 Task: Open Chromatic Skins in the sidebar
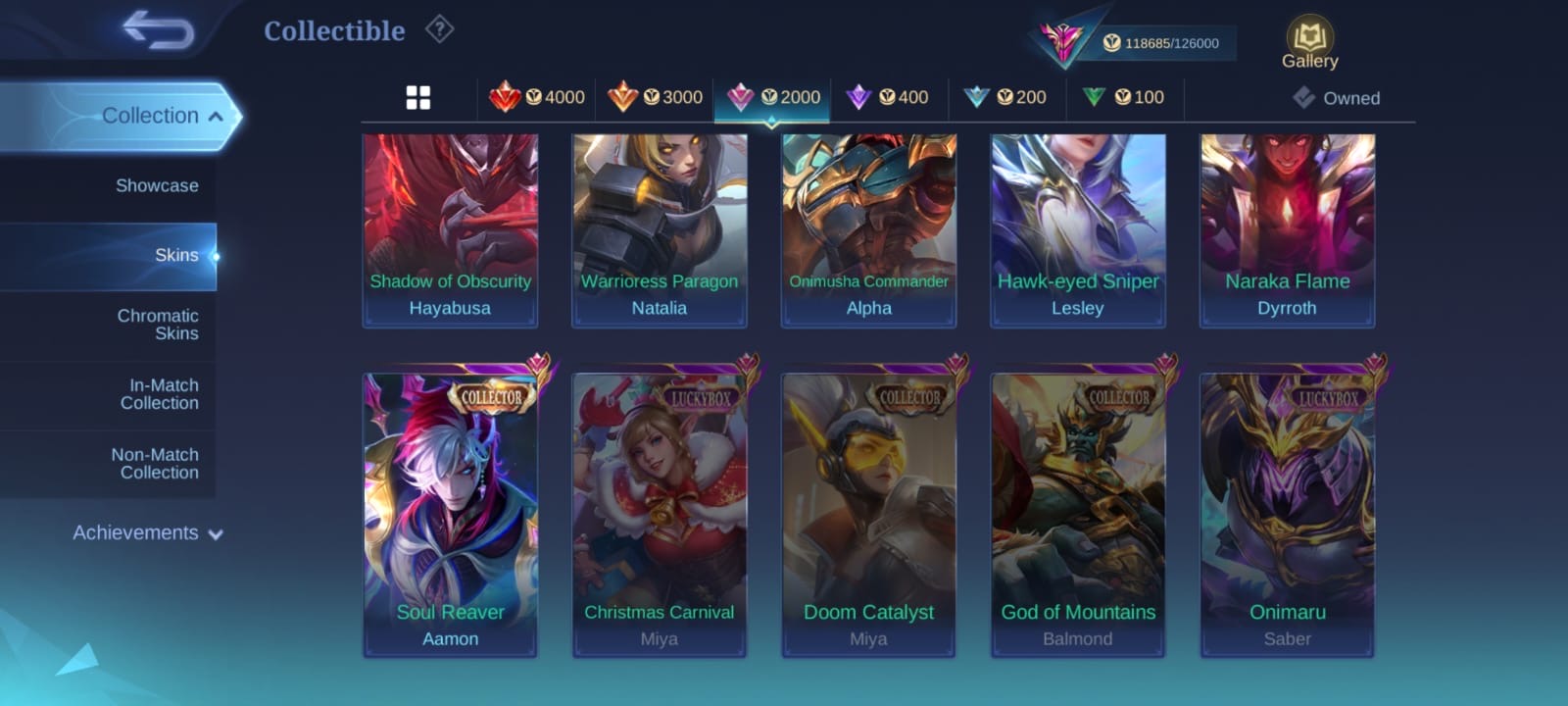pyautogui.click(x=157, y=325)
